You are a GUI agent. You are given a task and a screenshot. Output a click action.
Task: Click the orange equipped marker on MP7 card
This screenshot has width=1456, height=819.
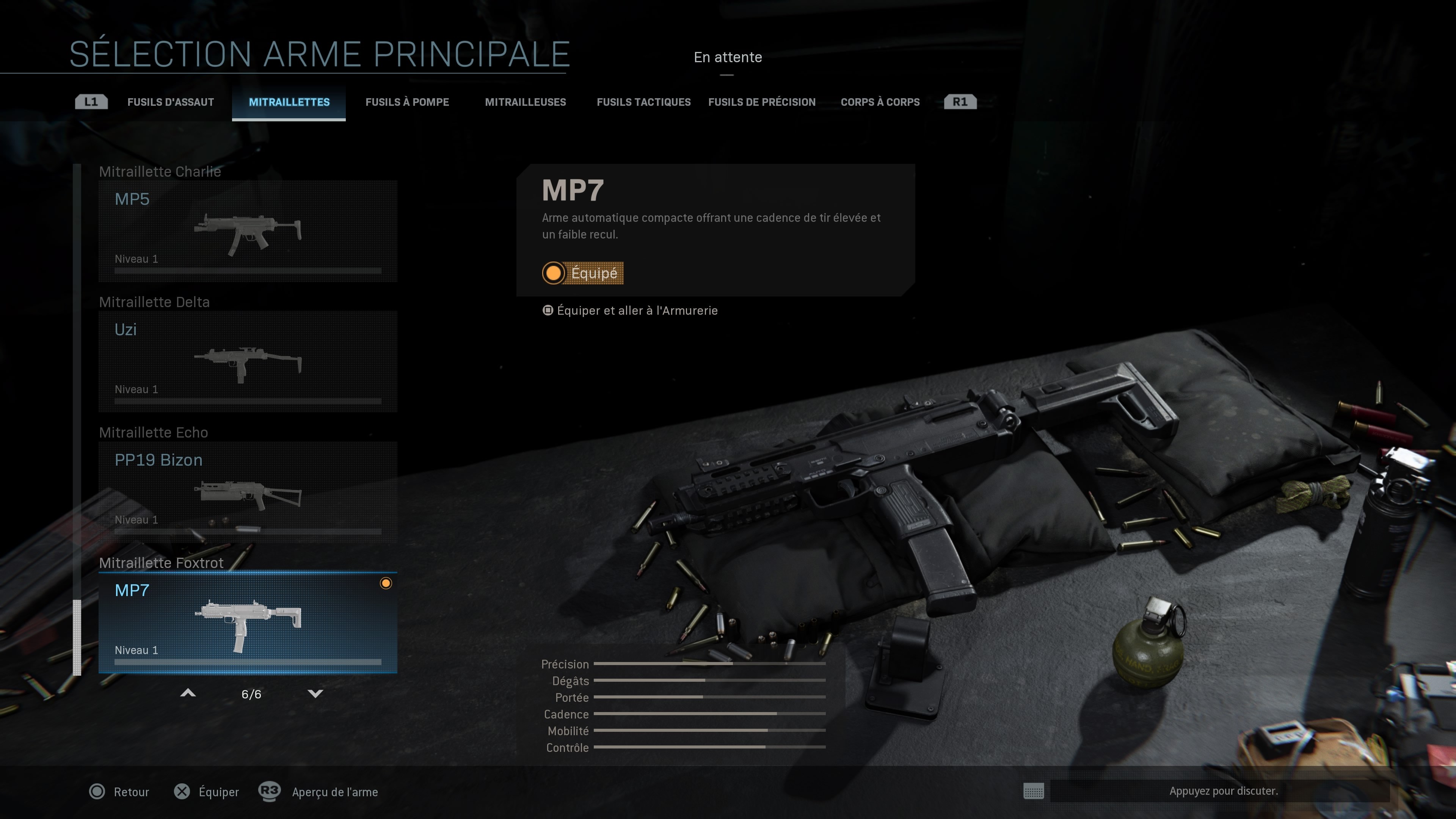pos(387,583)
